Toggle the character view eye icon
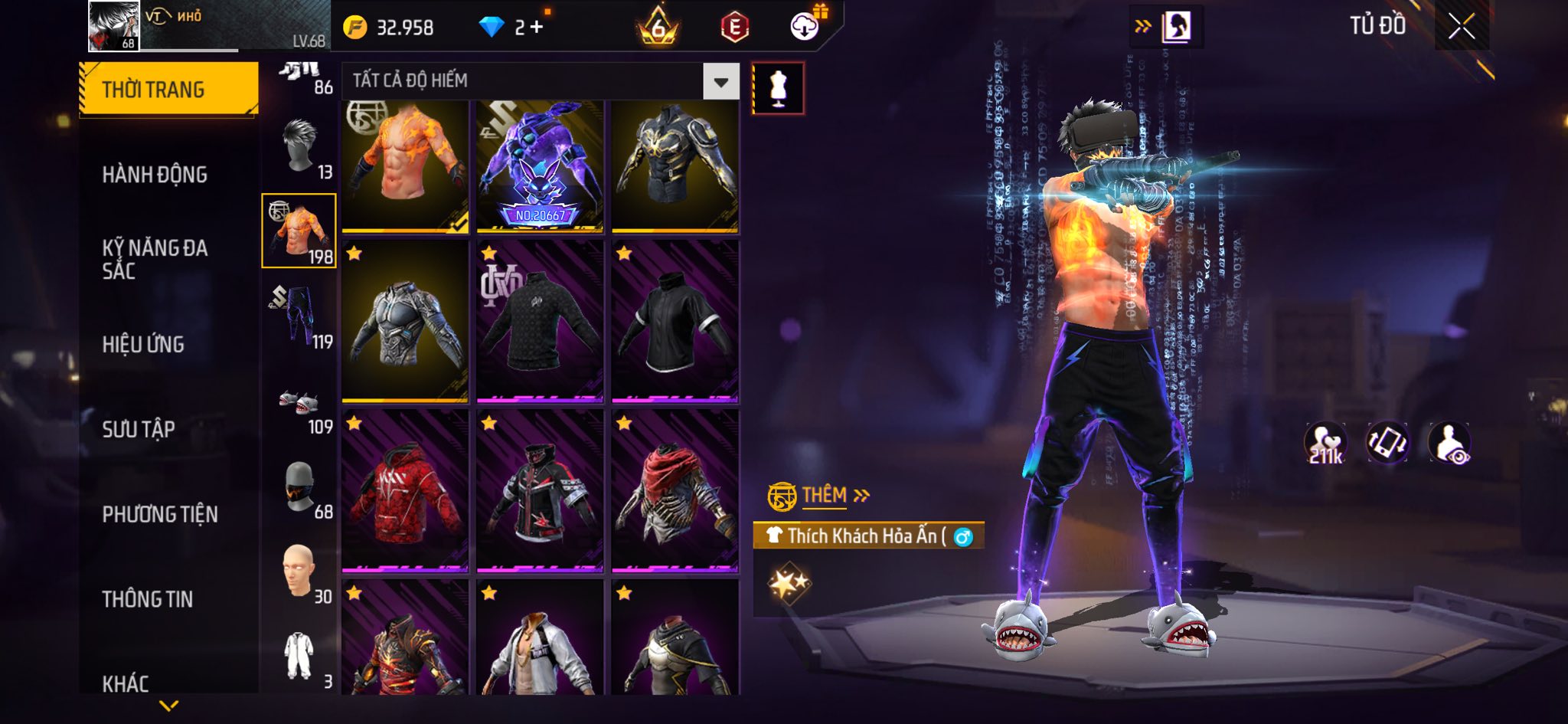Viewport: 1568px width, 724px height. pos(1449,444)
